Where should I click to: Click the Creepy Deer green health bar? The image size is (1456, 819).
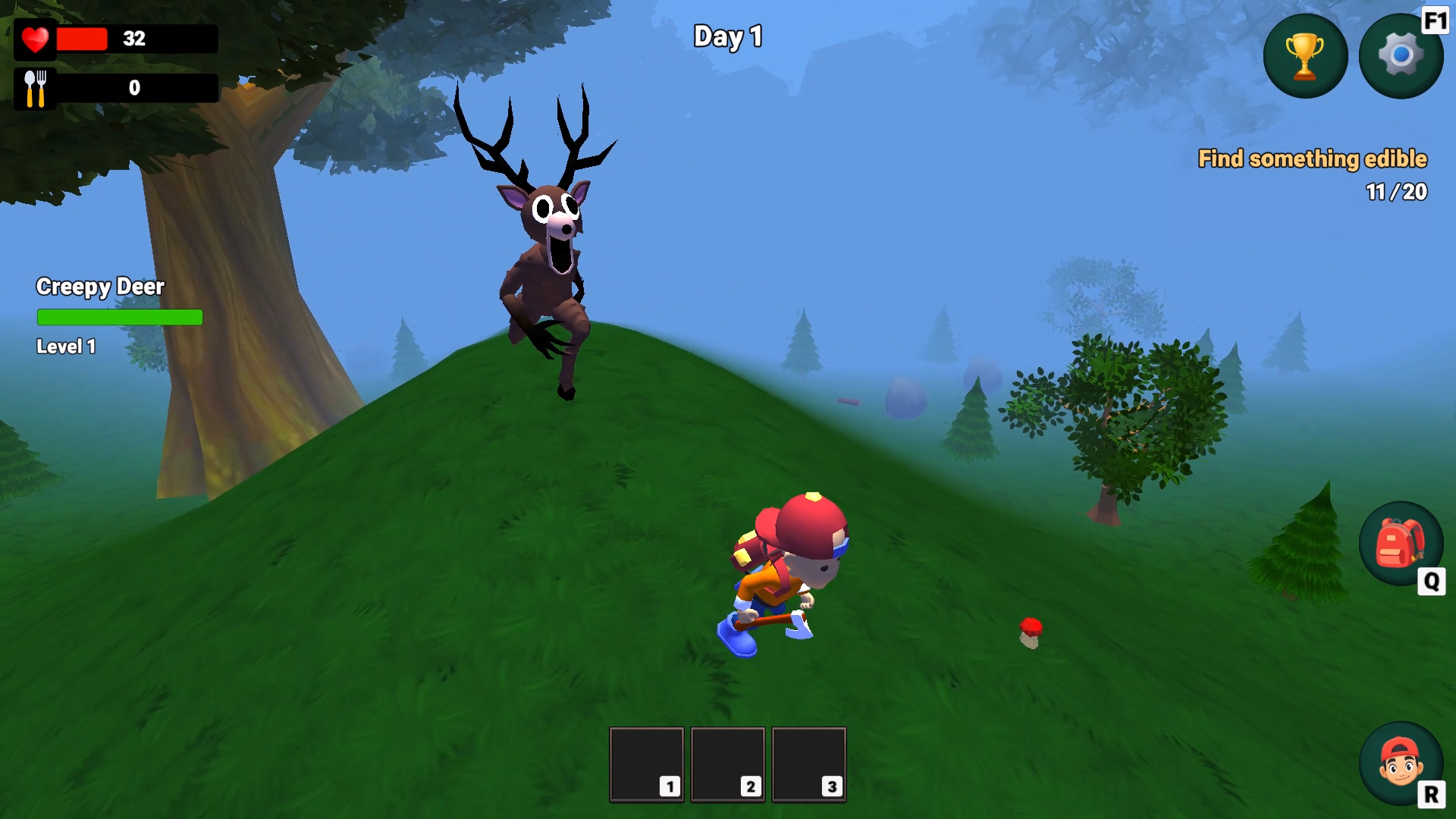pyautogui.click(x=119, y=317)
